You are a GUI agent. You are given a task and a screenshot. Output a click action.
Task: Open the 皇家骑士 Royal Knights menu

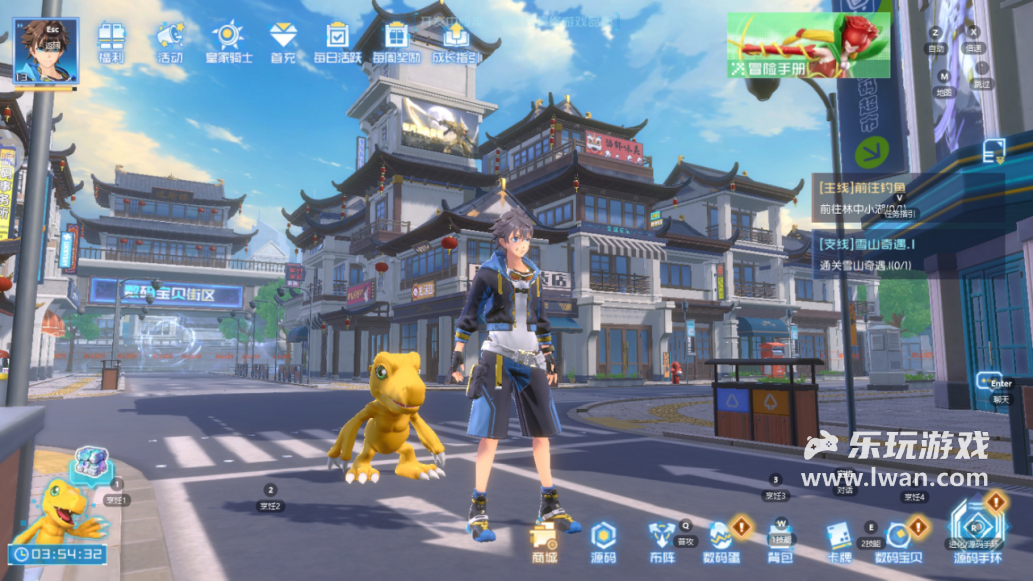coord(227,40)
